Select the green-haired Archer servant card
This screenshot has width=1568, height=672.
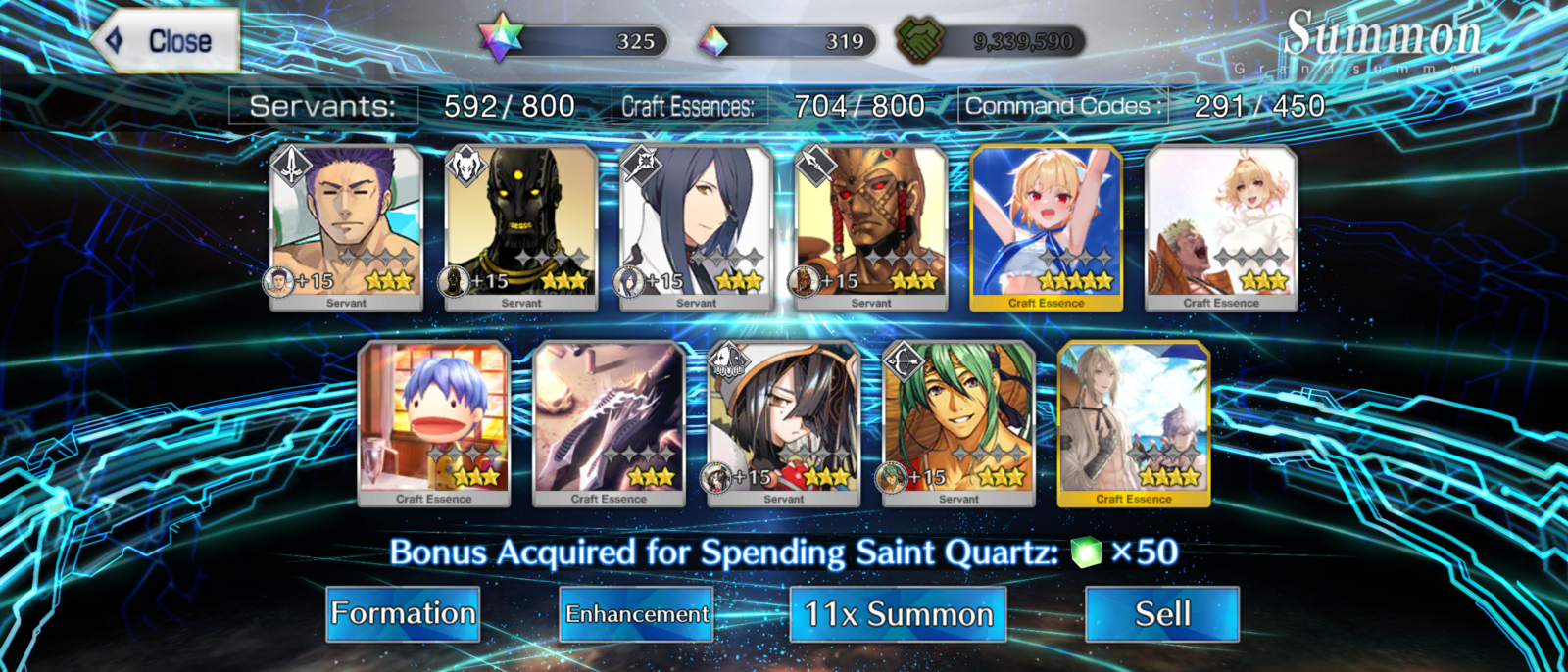point(958,423)
